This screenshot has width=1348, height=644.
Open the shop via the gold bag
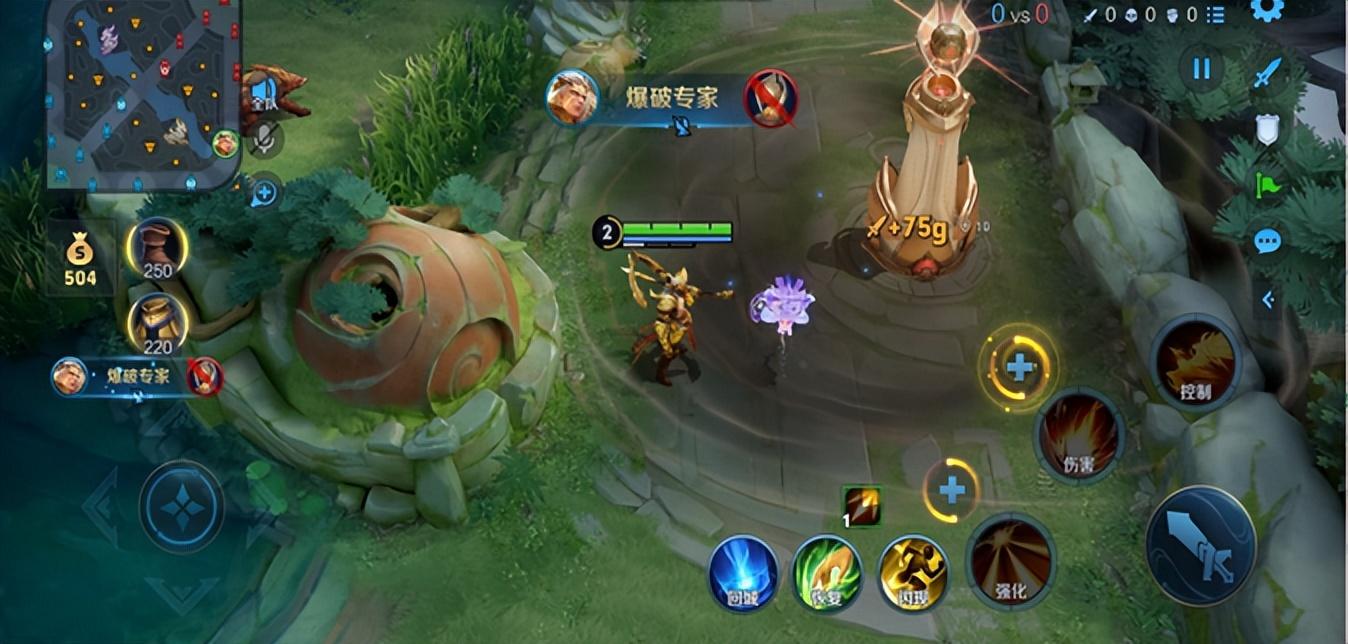(80, 260)
